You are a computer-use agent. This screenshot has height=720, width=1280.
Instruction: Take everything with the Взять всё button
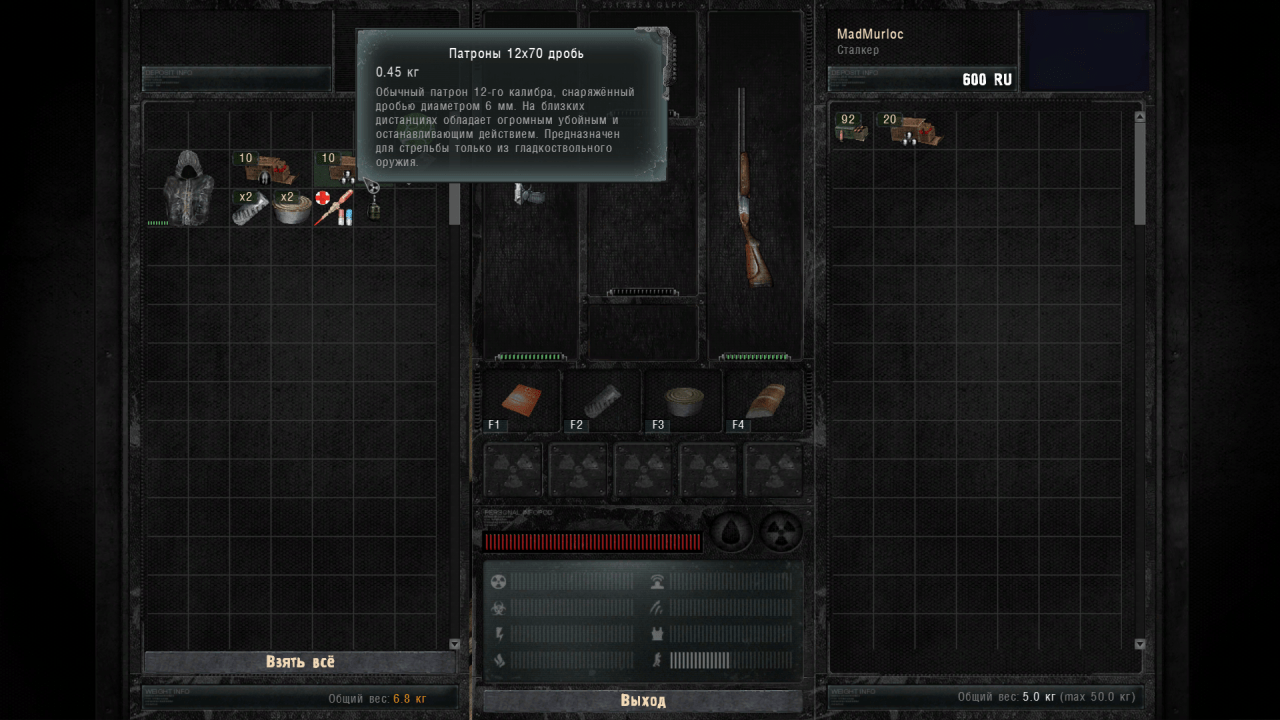point(300,662)
